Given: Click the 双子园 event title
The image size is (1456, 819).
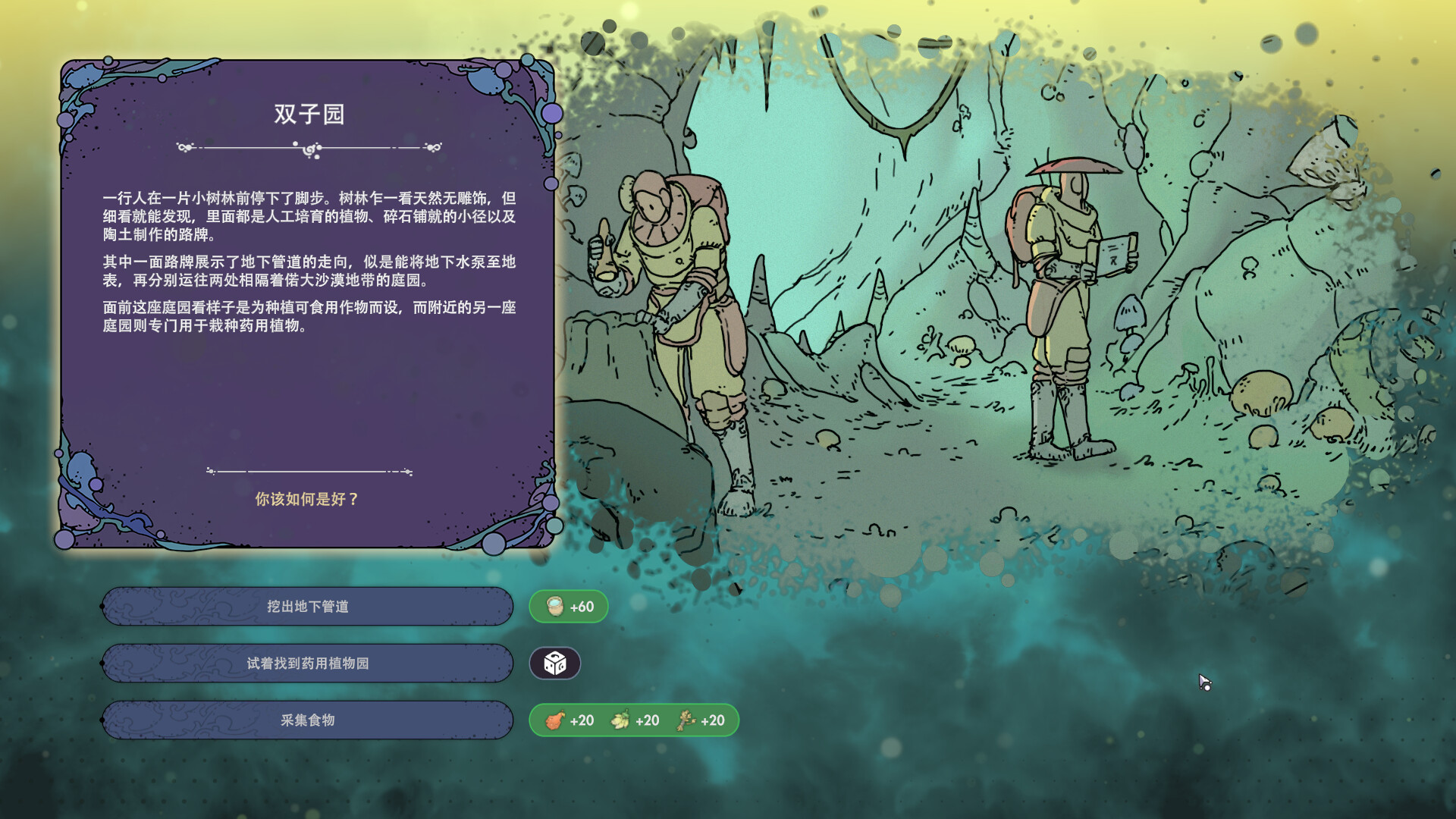Looking at the screenshot, I should 309,115.
